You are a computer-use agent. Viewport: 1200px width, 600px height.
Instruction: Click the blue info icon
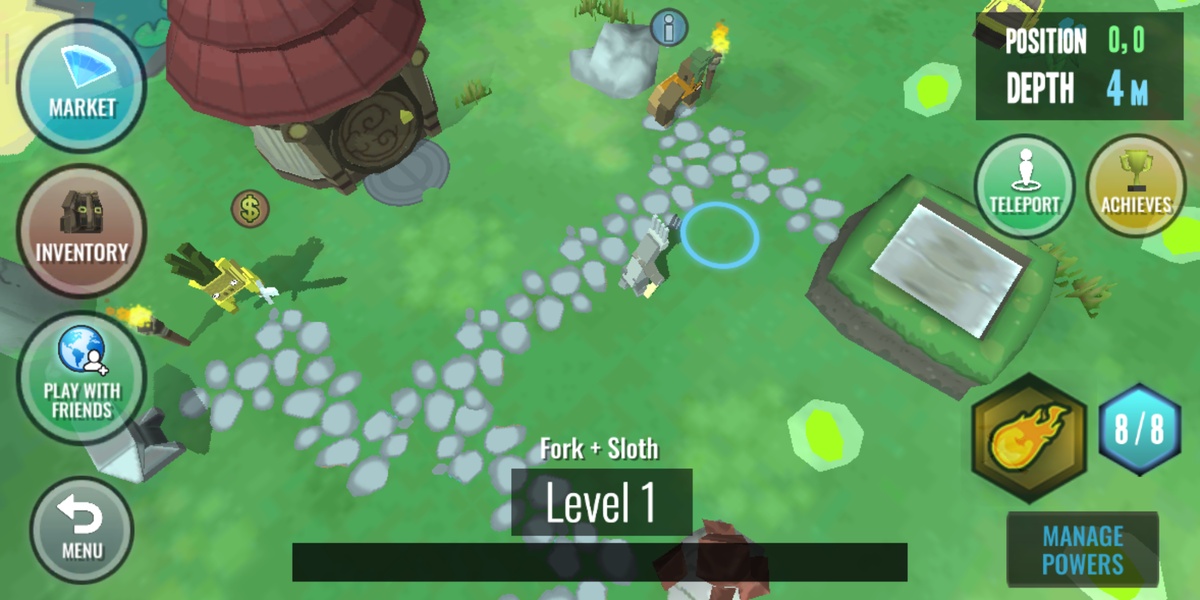pos(669,27)
